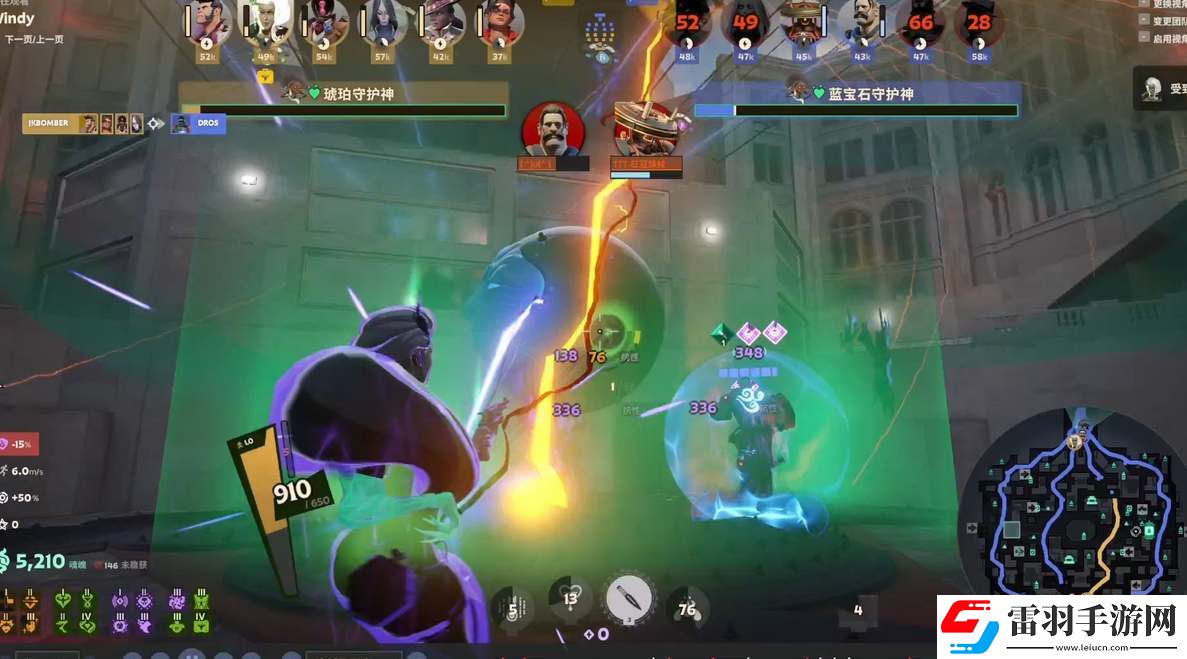Image resolution: width=1187 pixels, height=659 pixels.
Task: Select the cowboy-hat hero portrait with 42k souls
Action: coord(443,24)
